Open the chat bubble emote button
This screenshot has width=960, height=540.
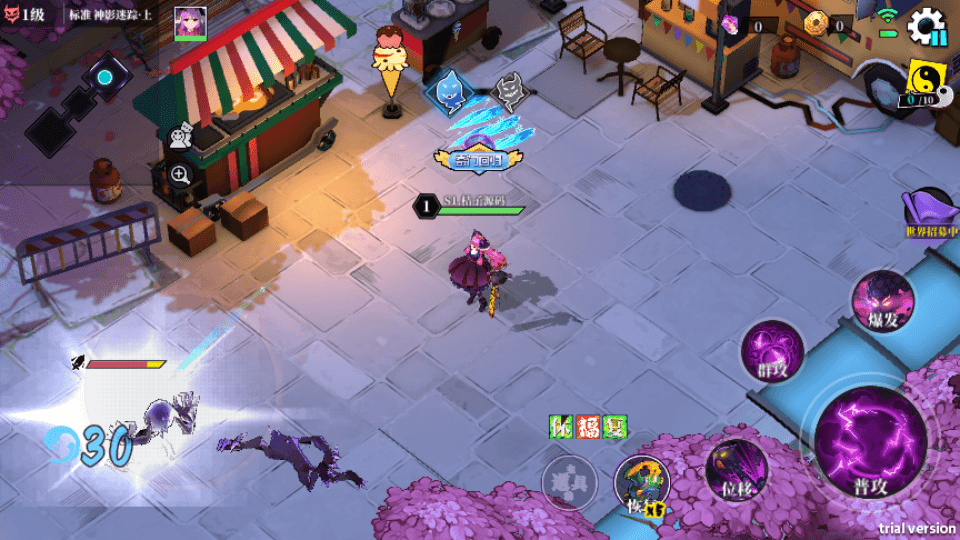[x=181, y=136]
